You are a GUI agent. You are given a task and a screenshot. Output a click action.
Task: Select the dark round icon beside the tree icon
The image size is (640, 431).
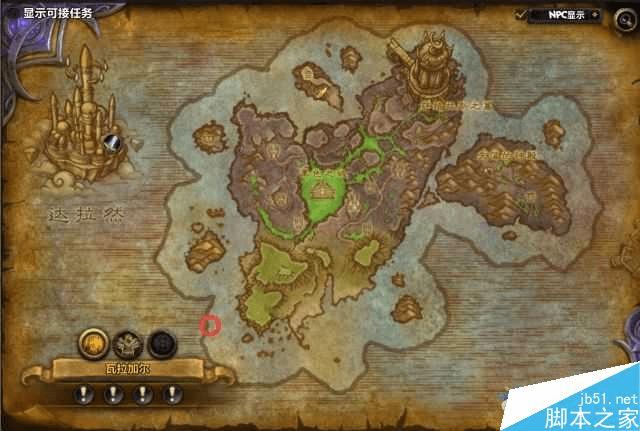[x=160, y=344]
